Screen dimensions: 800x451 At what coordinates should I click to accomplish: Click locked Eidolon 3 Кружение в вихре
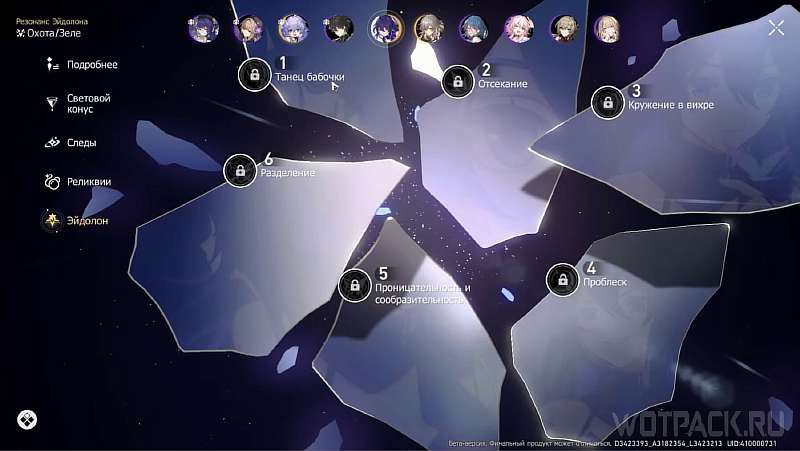point(608,102)
